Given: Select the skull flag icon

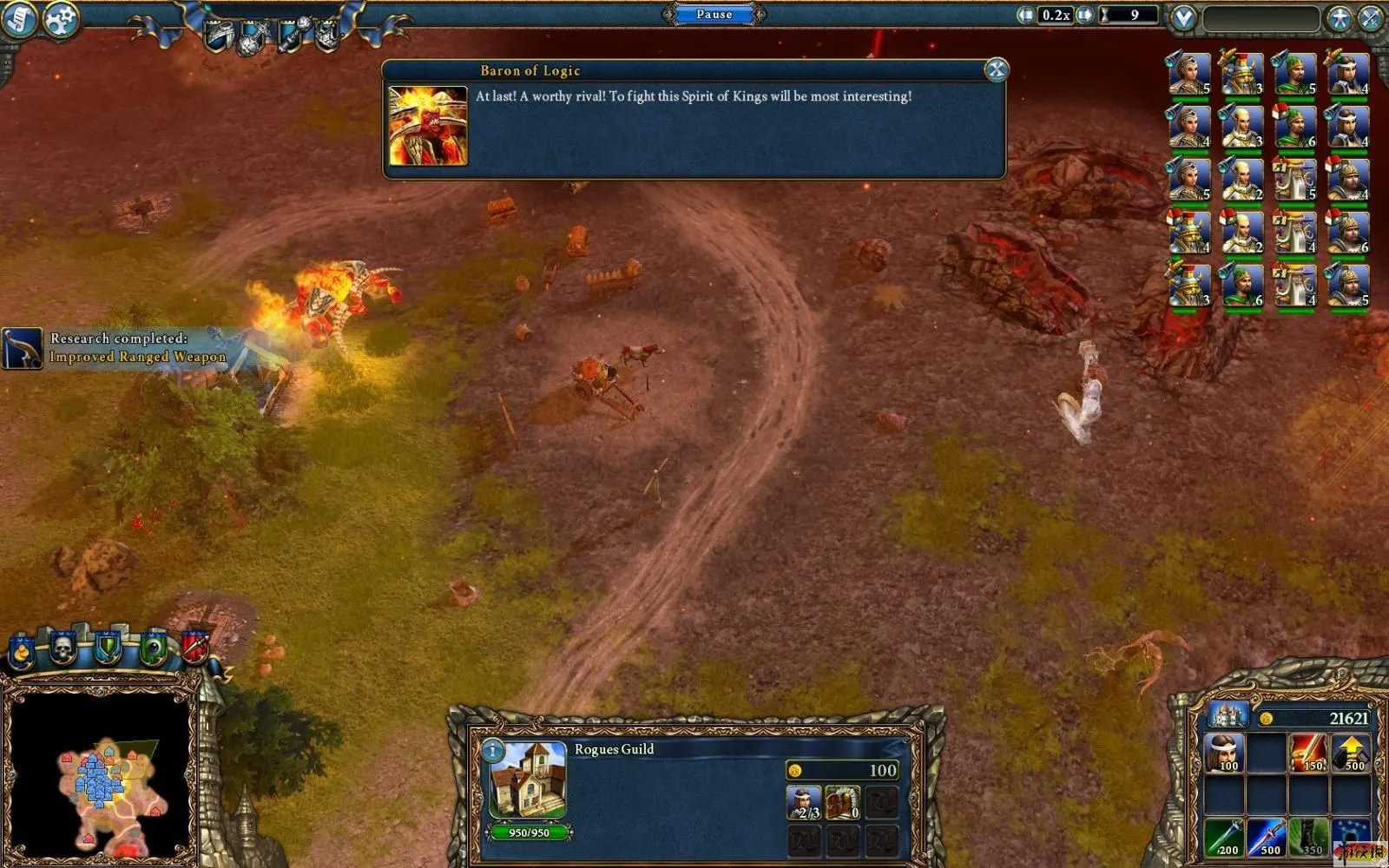Looking at the screenshot, I should pyautogui.click(x=63, y=648).
